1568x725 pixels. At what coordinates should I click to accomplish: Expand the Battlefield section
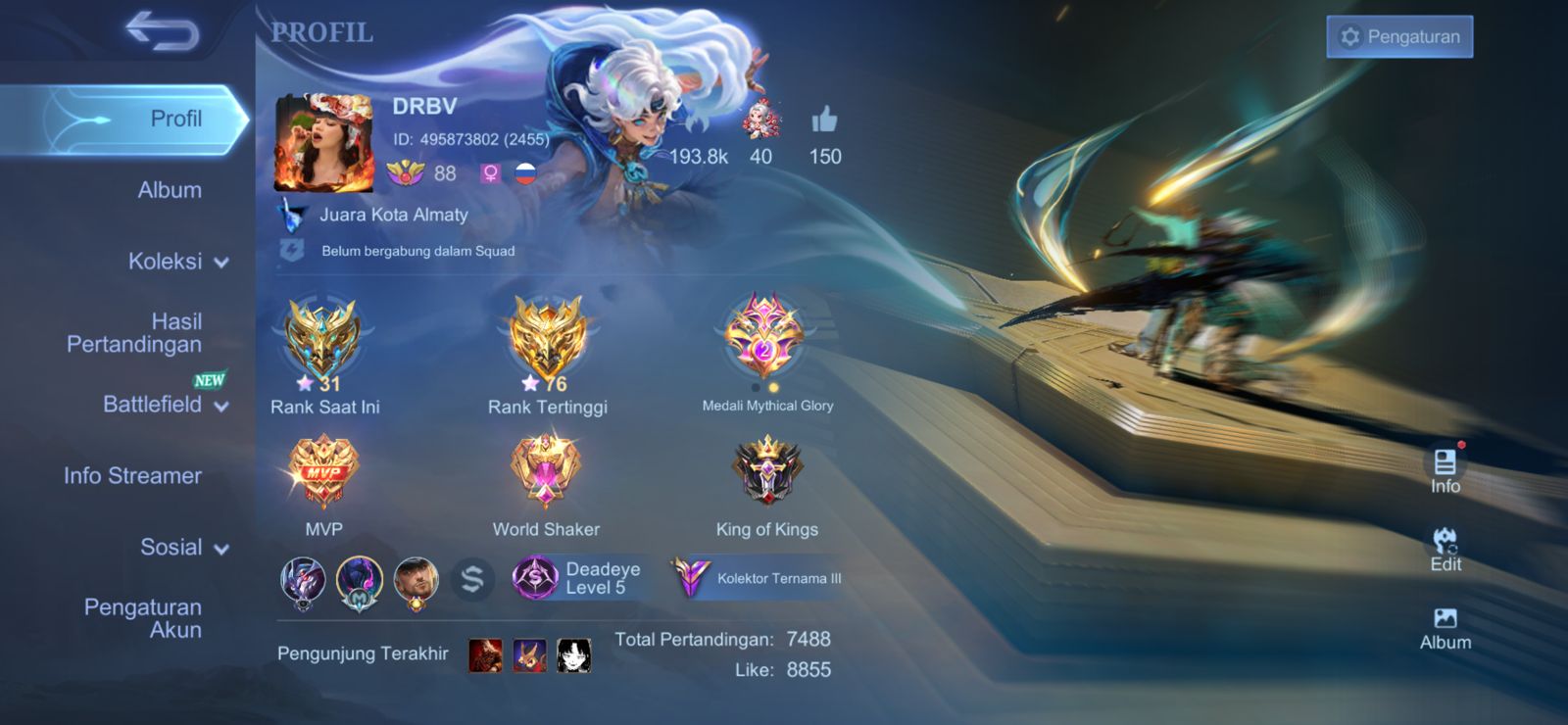(x=165, y=405)
